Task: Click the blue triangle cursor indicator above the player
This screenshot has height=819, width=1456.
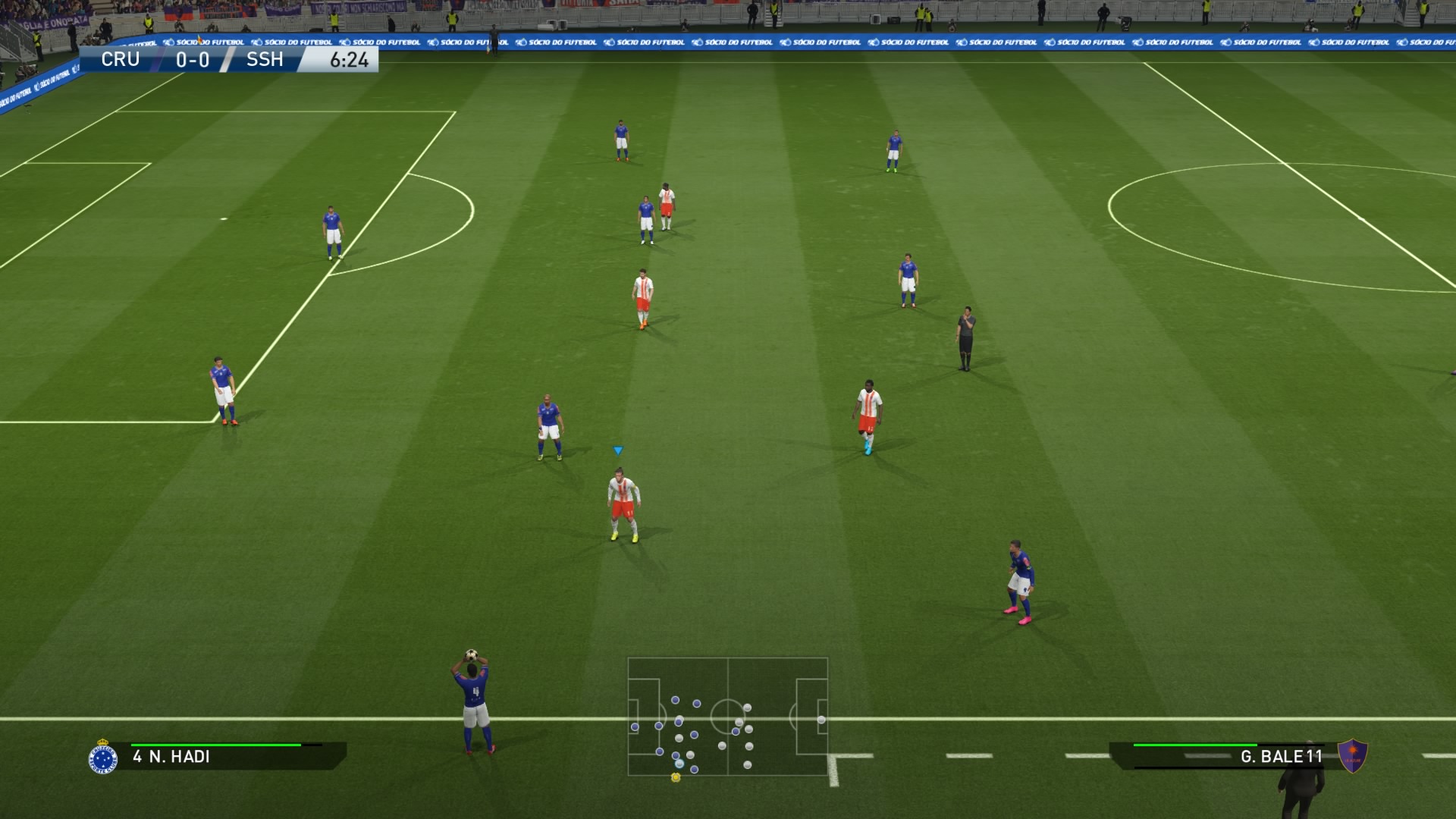Action: pos(620,449)
